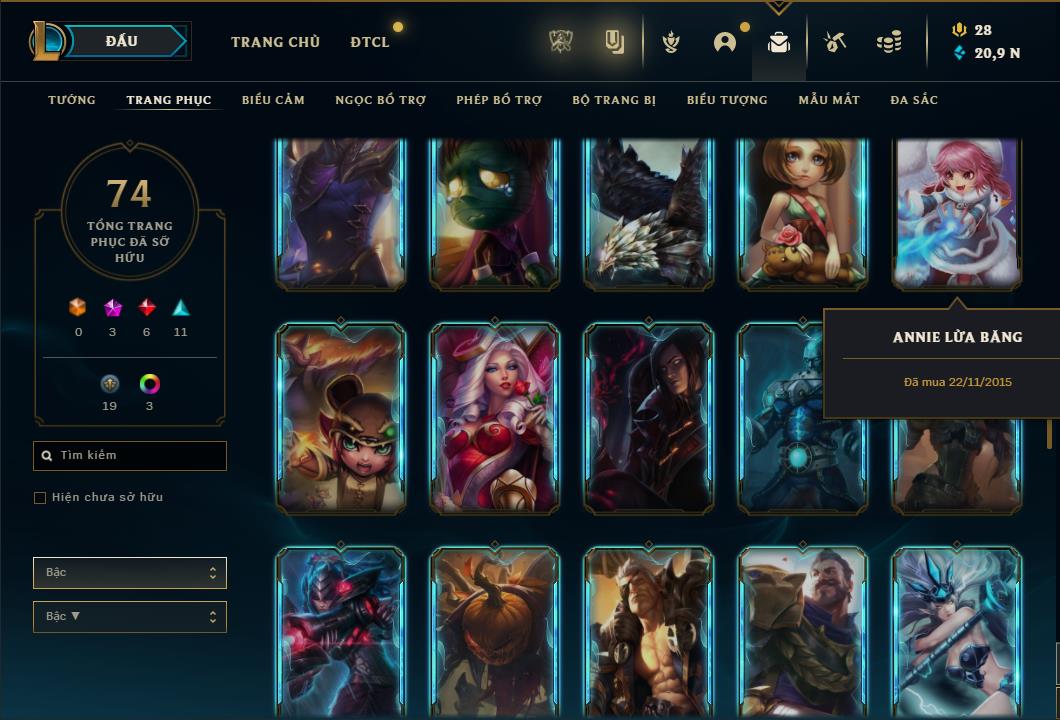Open the MẪU MẮT tab
This screenshot has width=1060, height=720.
pyautogui.click(x=829, y=100)
